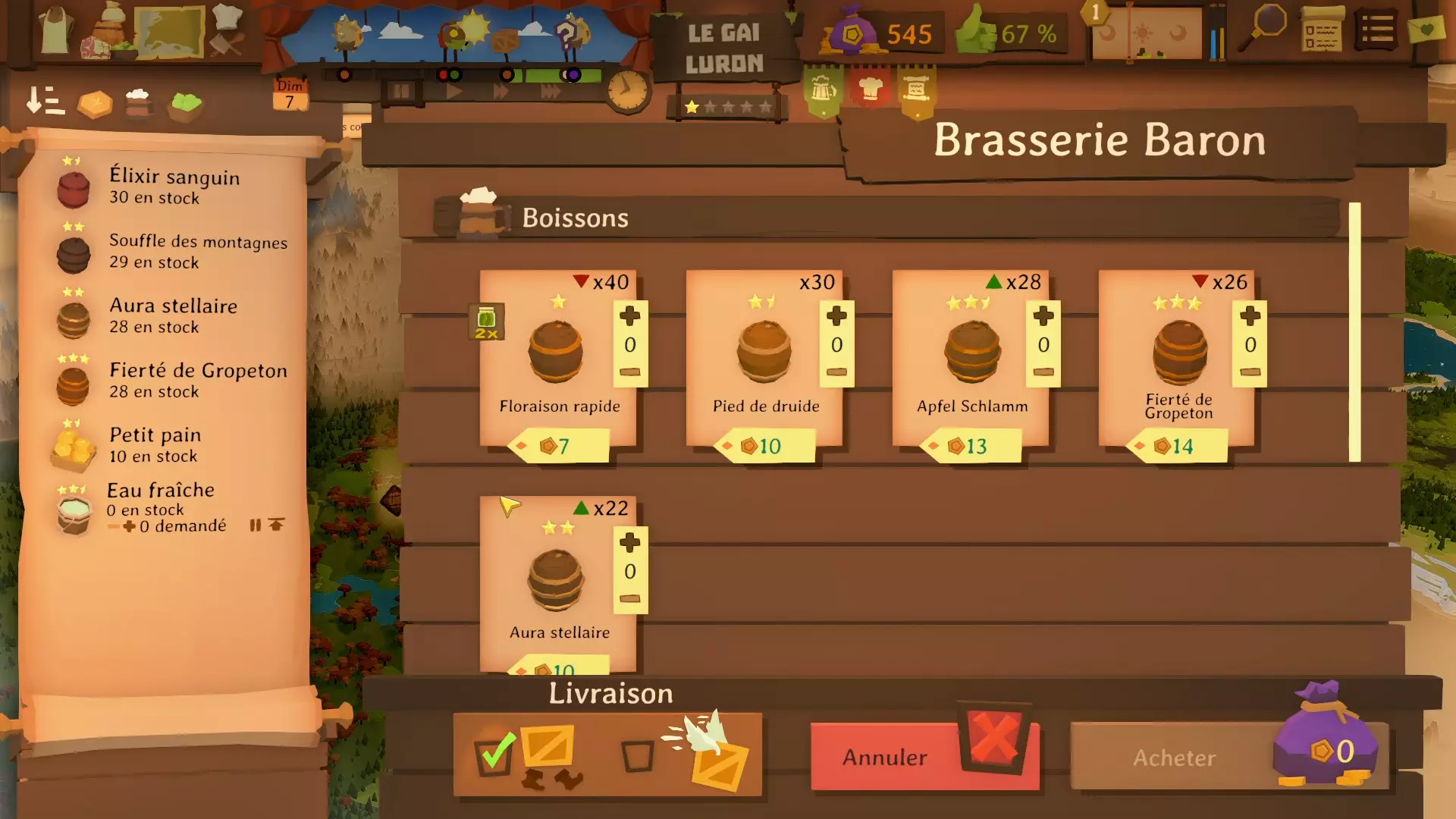The width and height of the screenshot is (1456, 819).
Task: Pause the game time
Action: click(400, 92)
